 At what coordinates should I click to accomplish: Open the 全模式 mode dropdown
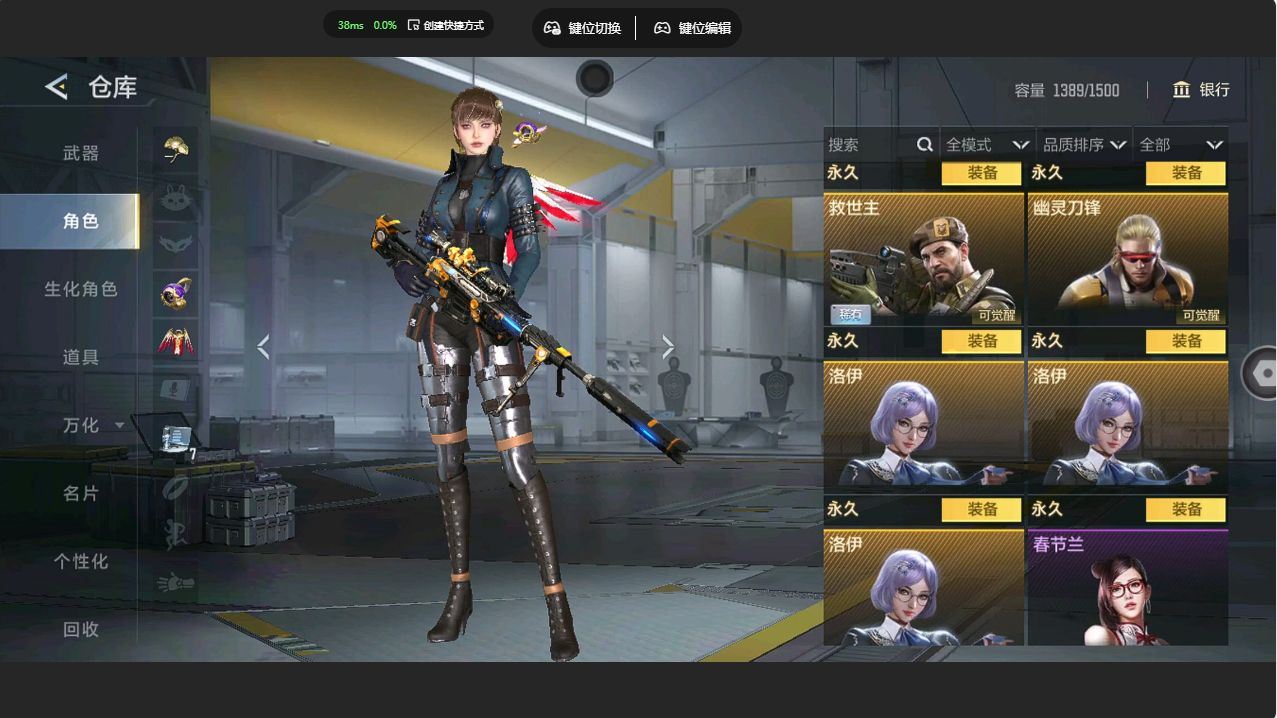click(x=987, y=145)
